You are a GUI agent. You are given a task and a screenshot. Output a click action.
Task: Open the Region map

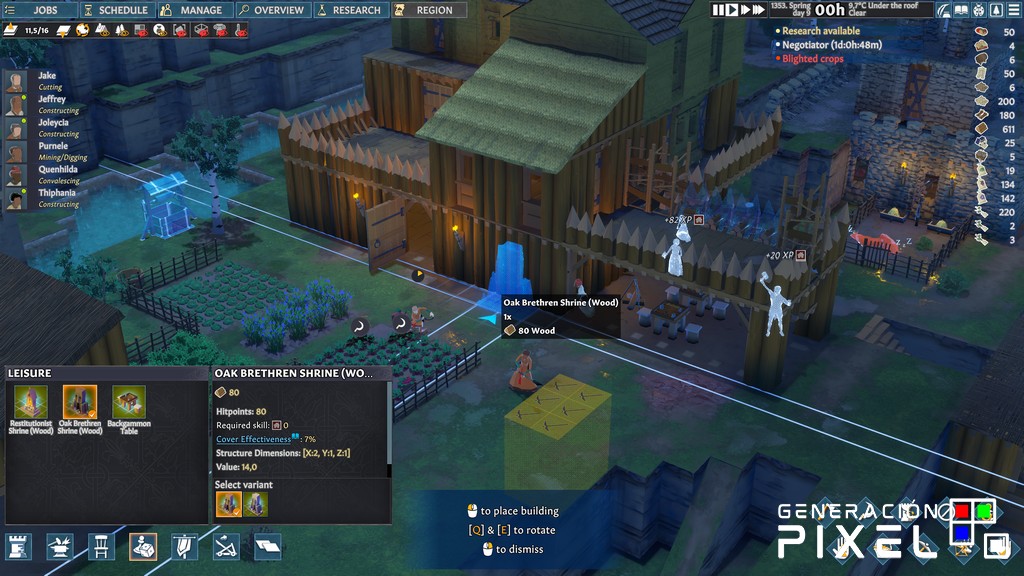(x=426, y=10)
